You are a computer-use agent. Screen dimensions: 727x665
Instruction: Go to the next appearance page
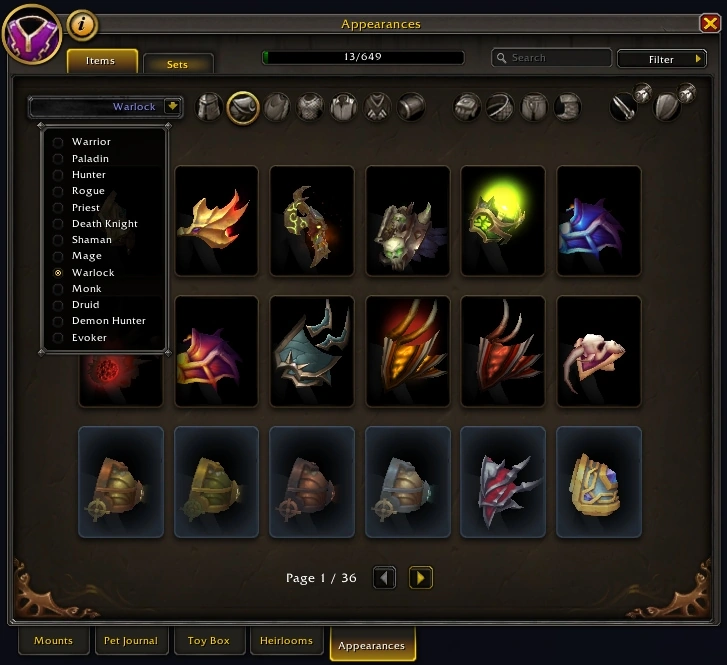coord(421,577)
